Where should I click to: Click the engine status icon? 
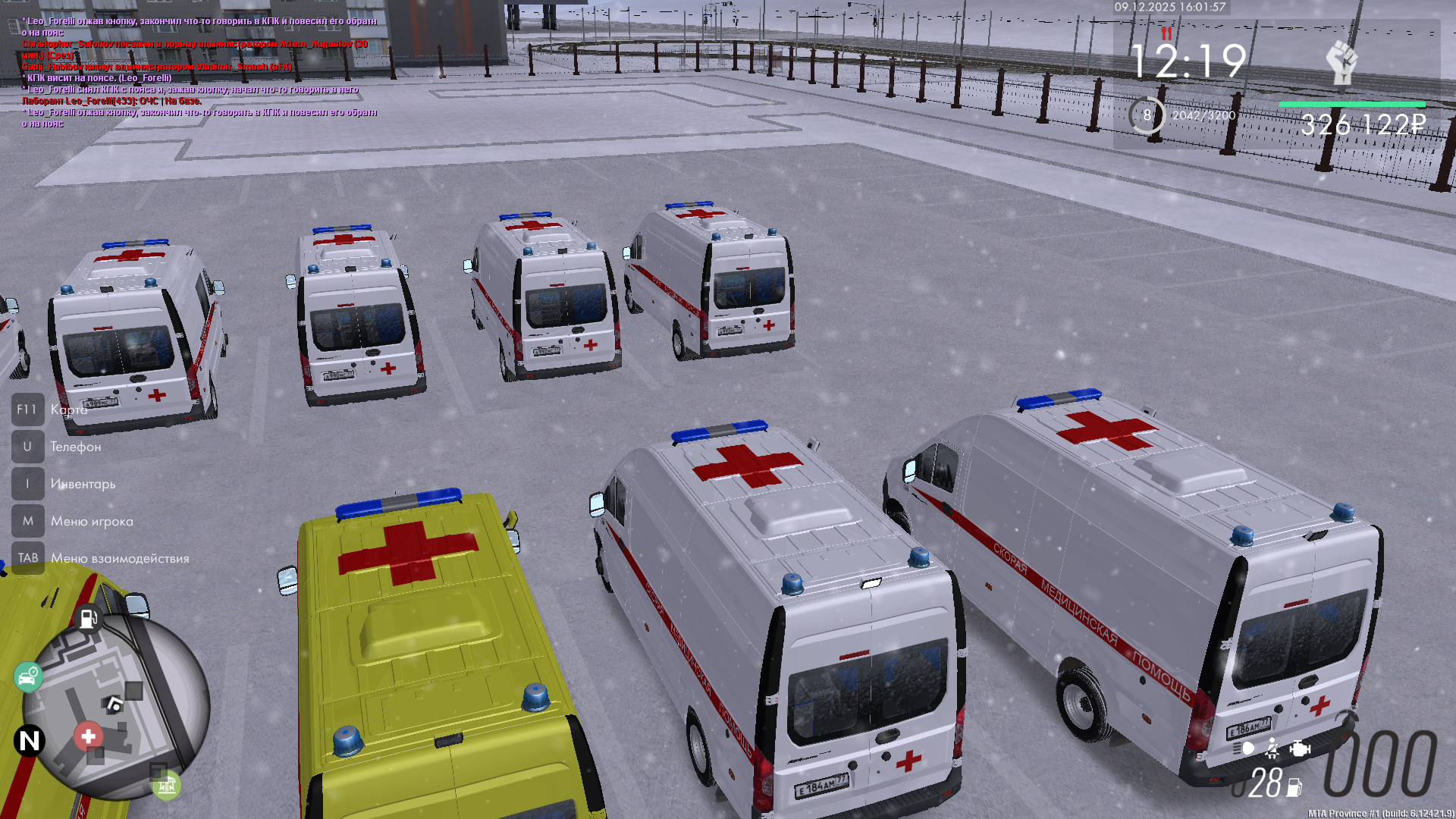1300,748
